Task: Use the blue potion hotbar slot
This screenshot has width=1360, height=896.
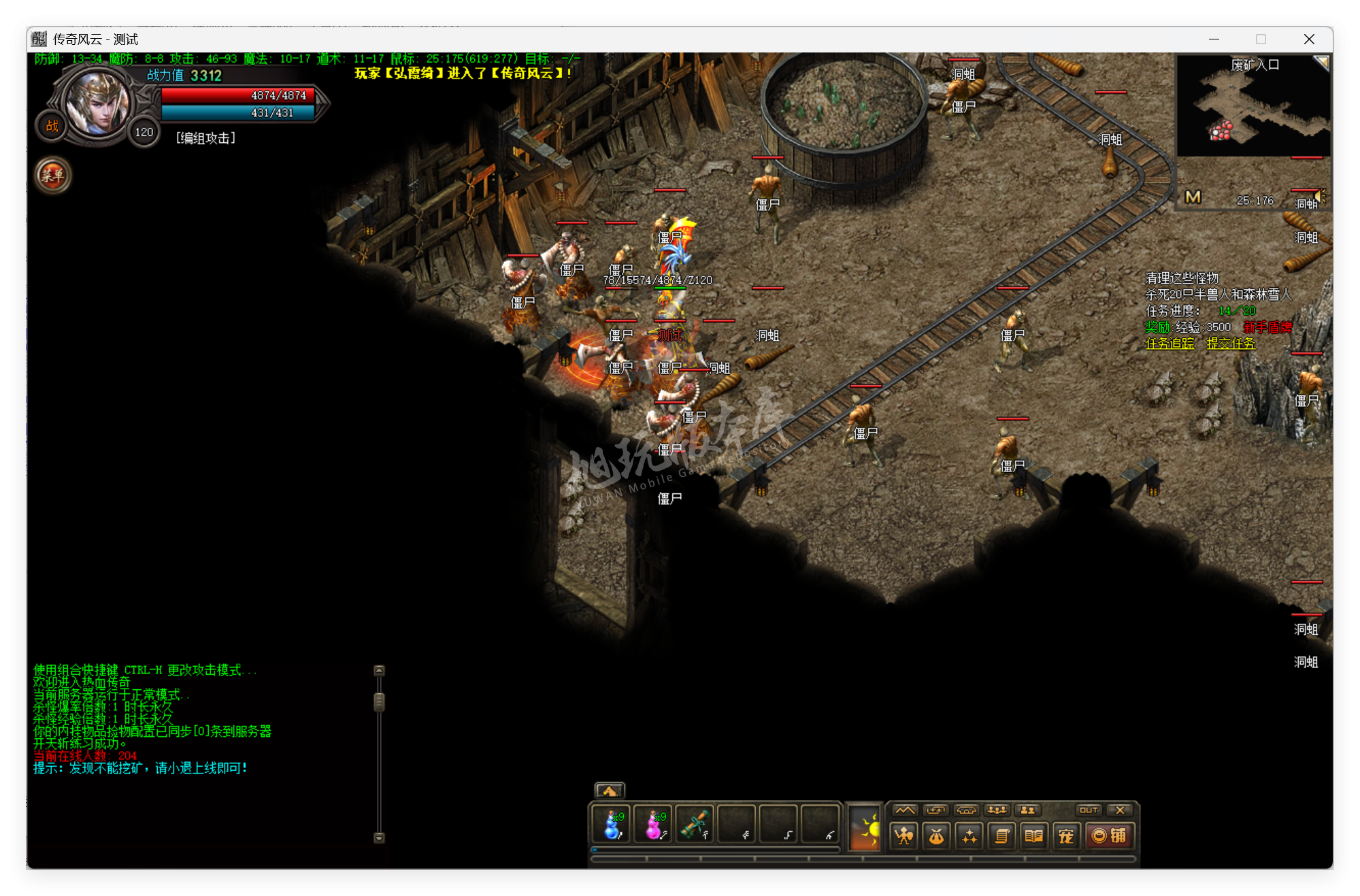Action: tap(612, 824)
